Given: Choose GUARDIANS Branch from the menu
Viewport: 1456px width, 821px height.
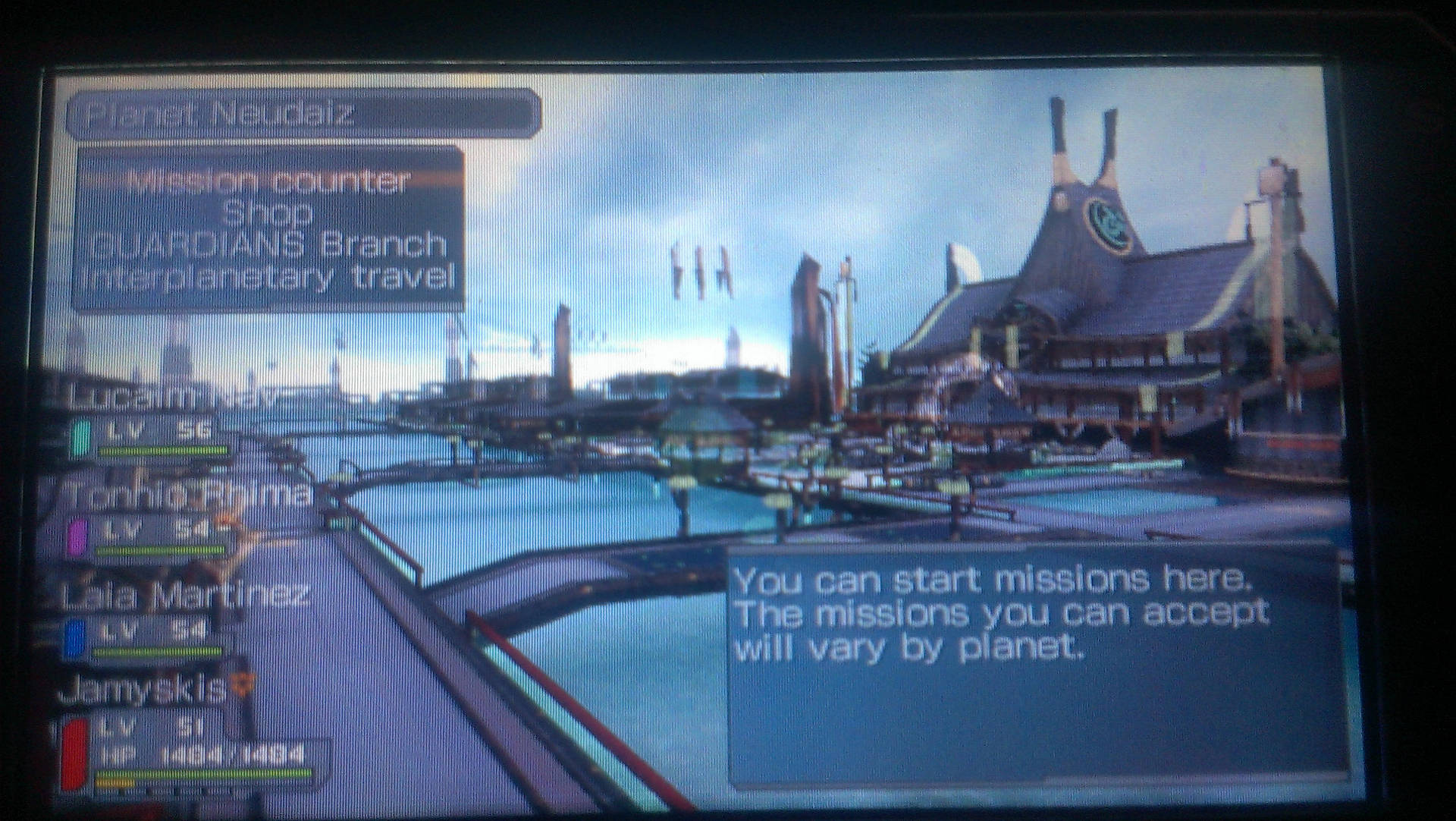Looking at the screenshot, I should pos(268,245).
